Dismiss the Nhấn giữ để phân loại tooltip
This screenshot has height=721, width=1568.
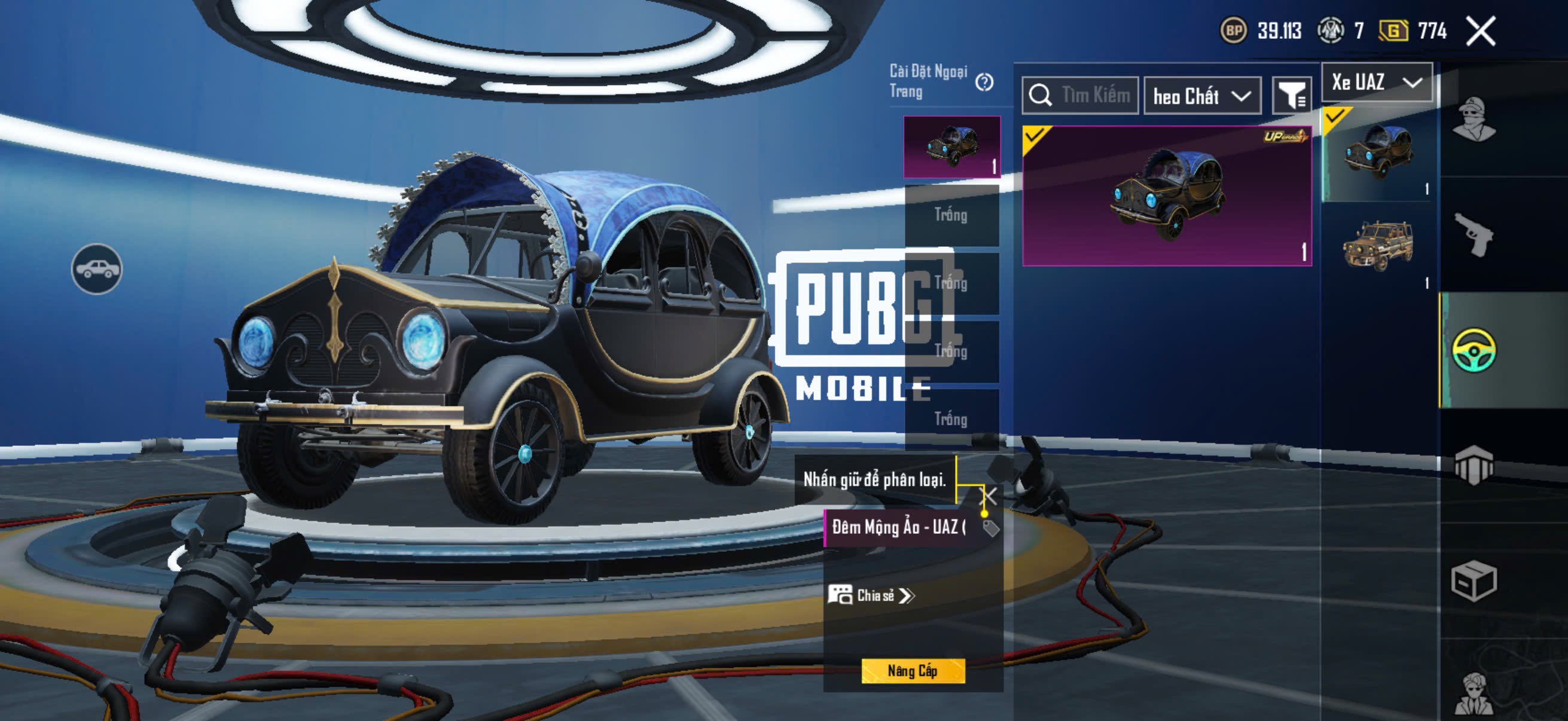[x=990, y=496]
